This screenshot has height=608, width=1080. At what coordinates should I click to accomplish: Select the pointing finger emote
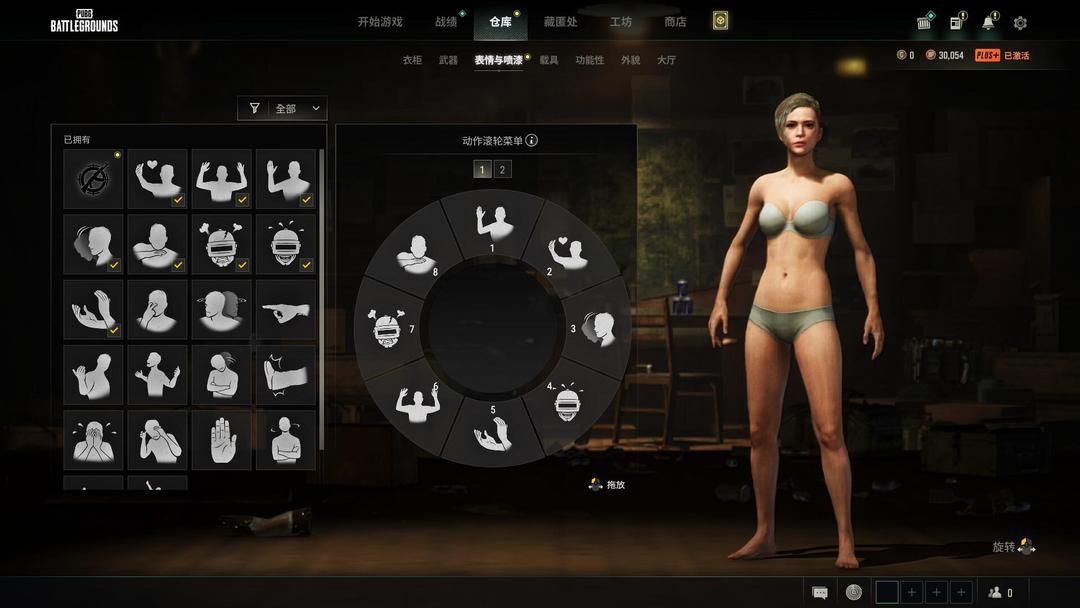285,309
